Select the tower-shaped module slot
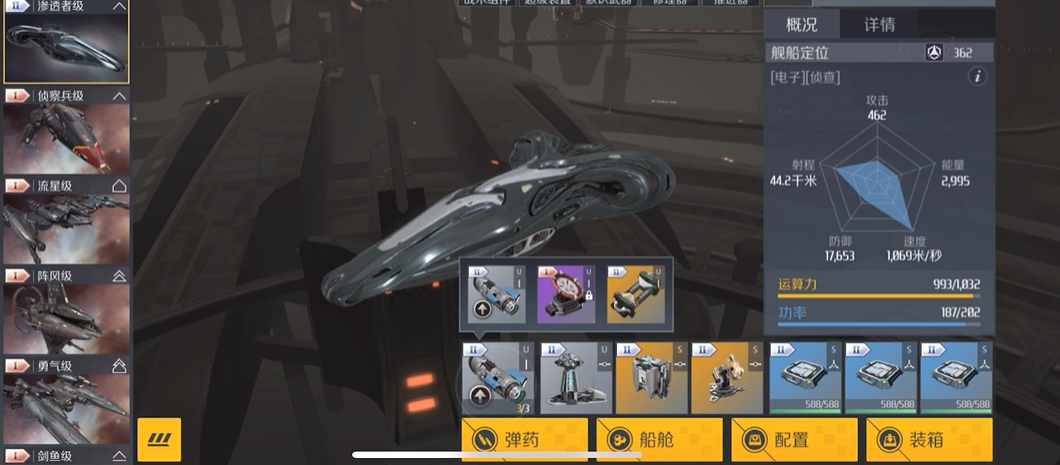The height and width of the screenshot is (465, 1060). [576, 378]
